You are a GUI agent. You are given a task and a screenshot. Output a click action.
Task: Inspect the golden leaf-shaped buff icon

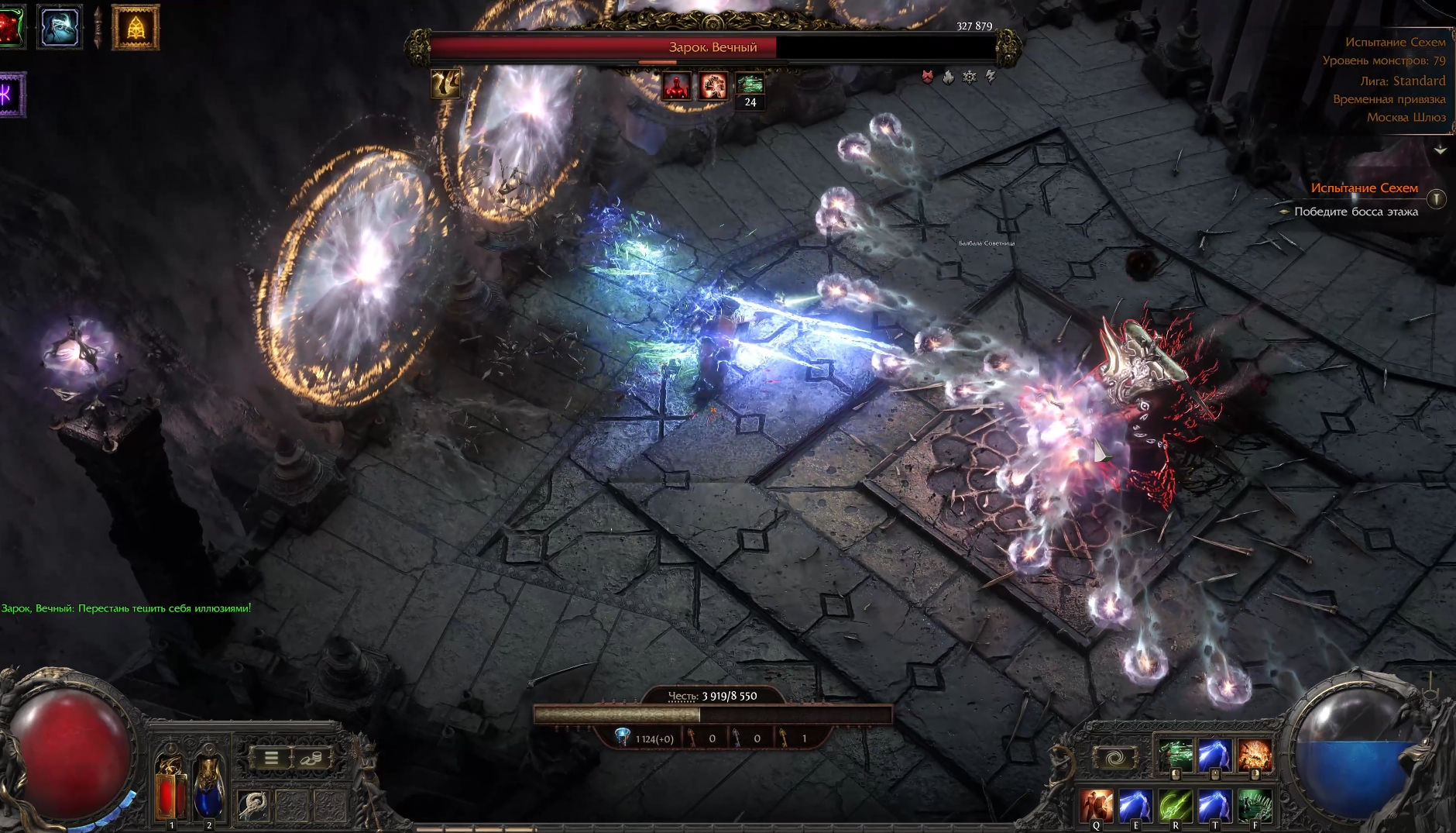point(136,28)
